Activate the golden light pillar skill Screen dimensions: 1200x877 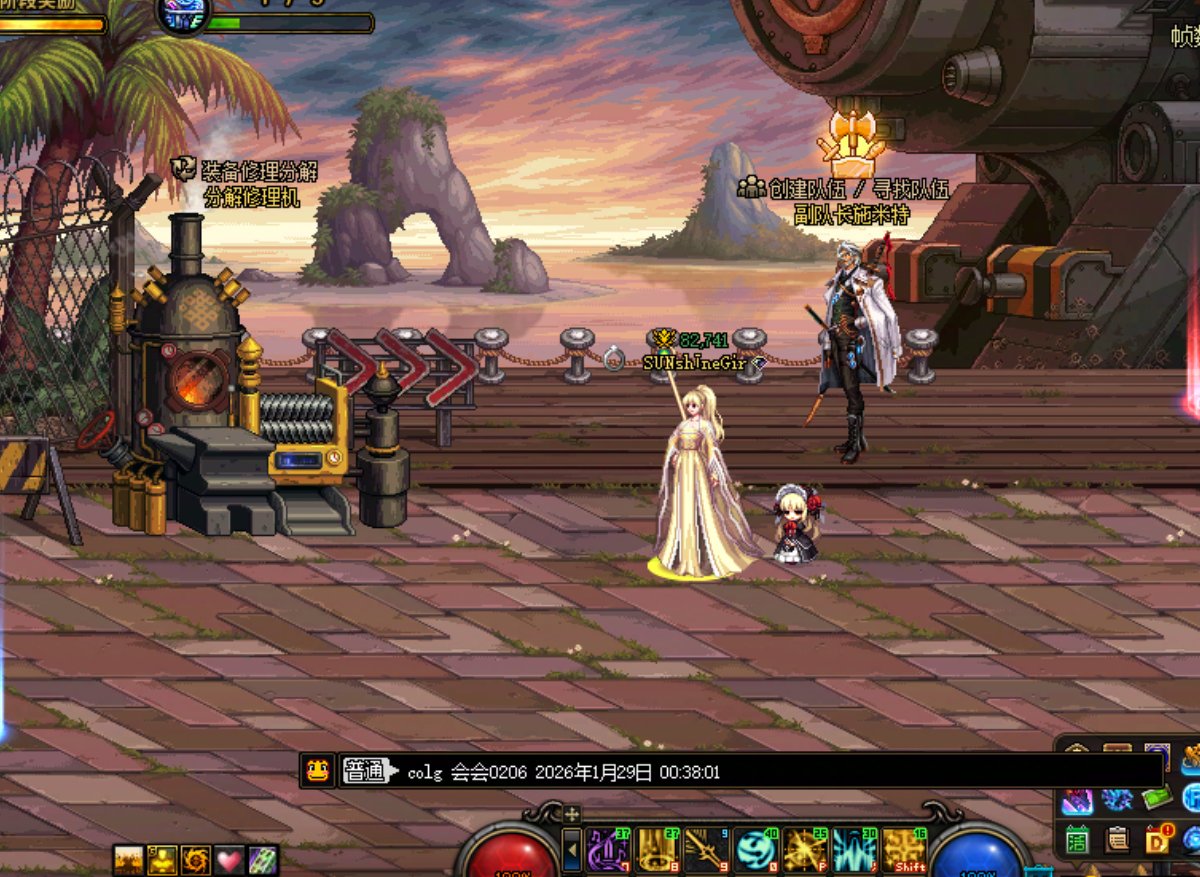tap(658, 849)
